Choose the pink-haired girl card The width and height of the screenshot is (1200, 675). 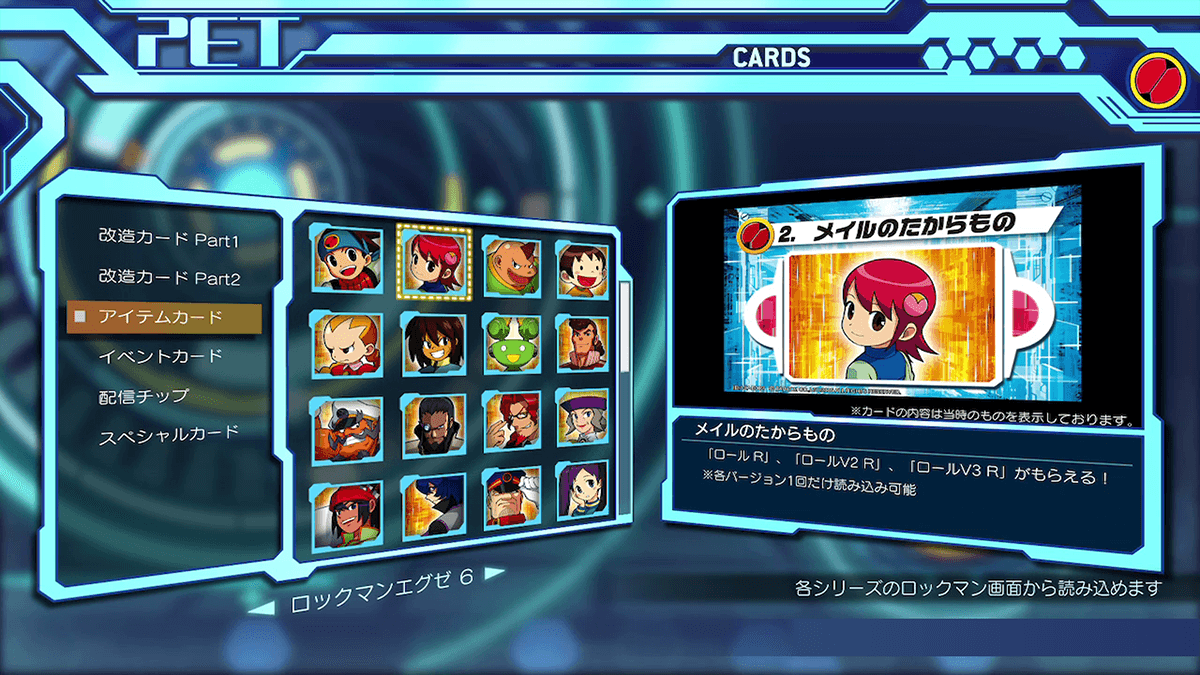point(433,261)
